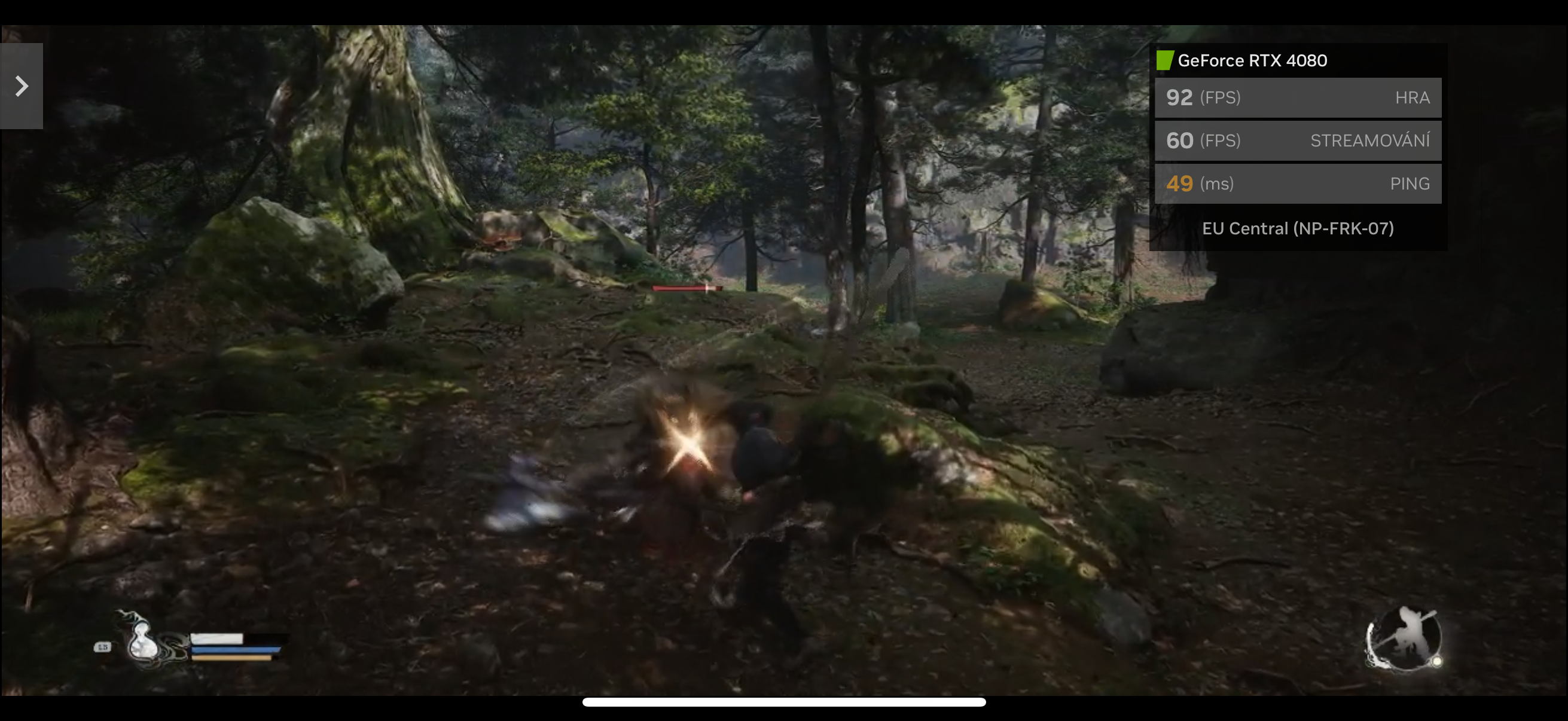
Task: Expand the EU Central (NP-FRK-07) server entry
Action: (x=1298, y=228)
